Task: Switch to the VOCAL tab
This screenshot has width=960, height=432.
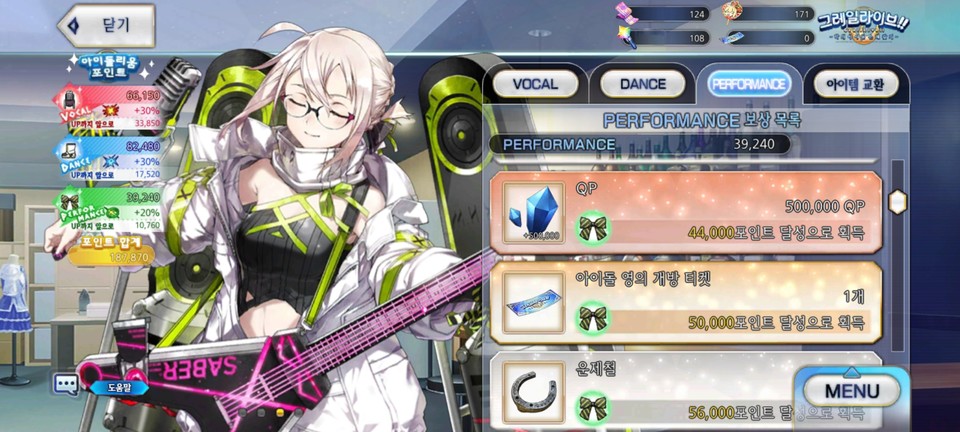Action: pos(535,84)
